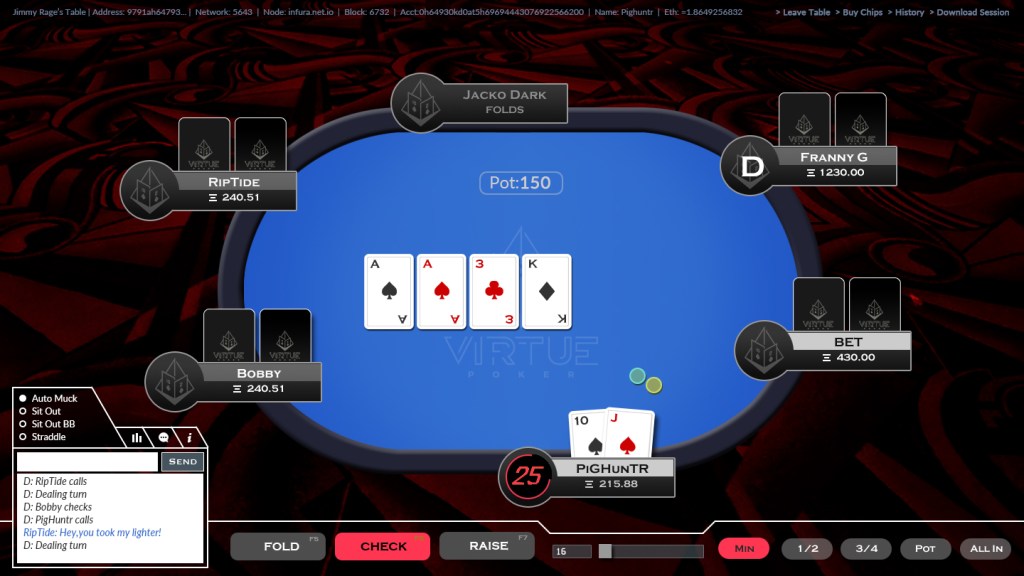Open the bar chart stats tab
Viewport: 1024px width, 576px height.
[x=136, y=438]
